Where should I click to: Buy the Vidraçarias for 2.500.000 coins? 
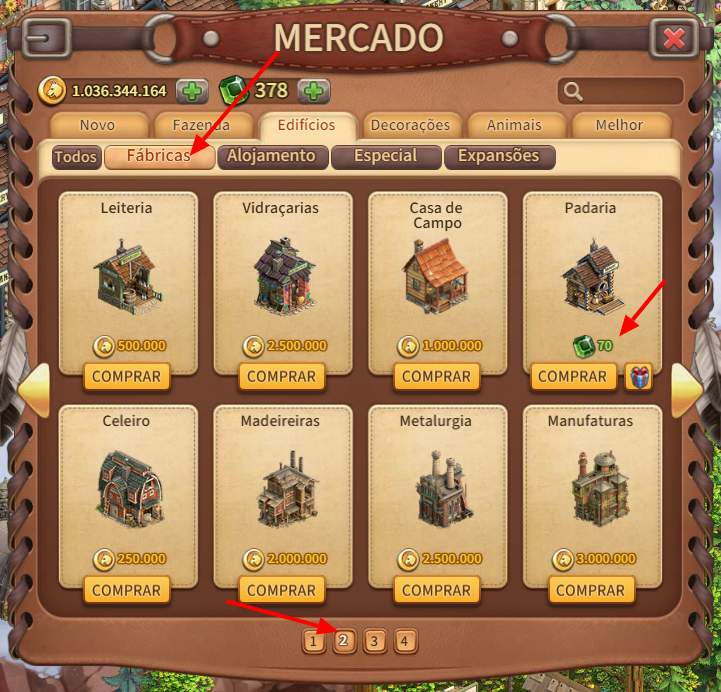(282, 377)
